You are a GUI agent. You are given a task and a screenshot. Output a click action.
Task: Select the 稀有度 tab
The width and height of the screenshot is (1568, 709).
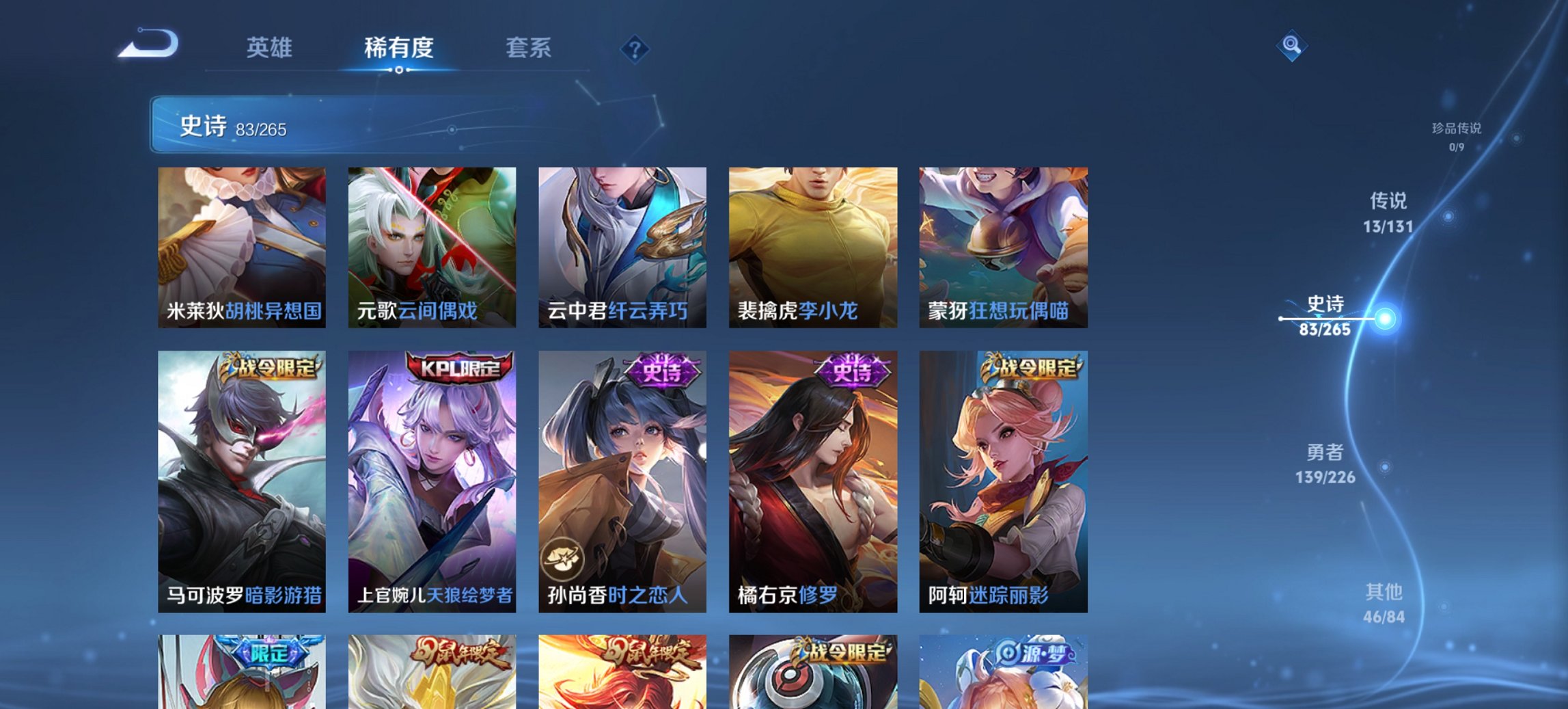[398, 48]
